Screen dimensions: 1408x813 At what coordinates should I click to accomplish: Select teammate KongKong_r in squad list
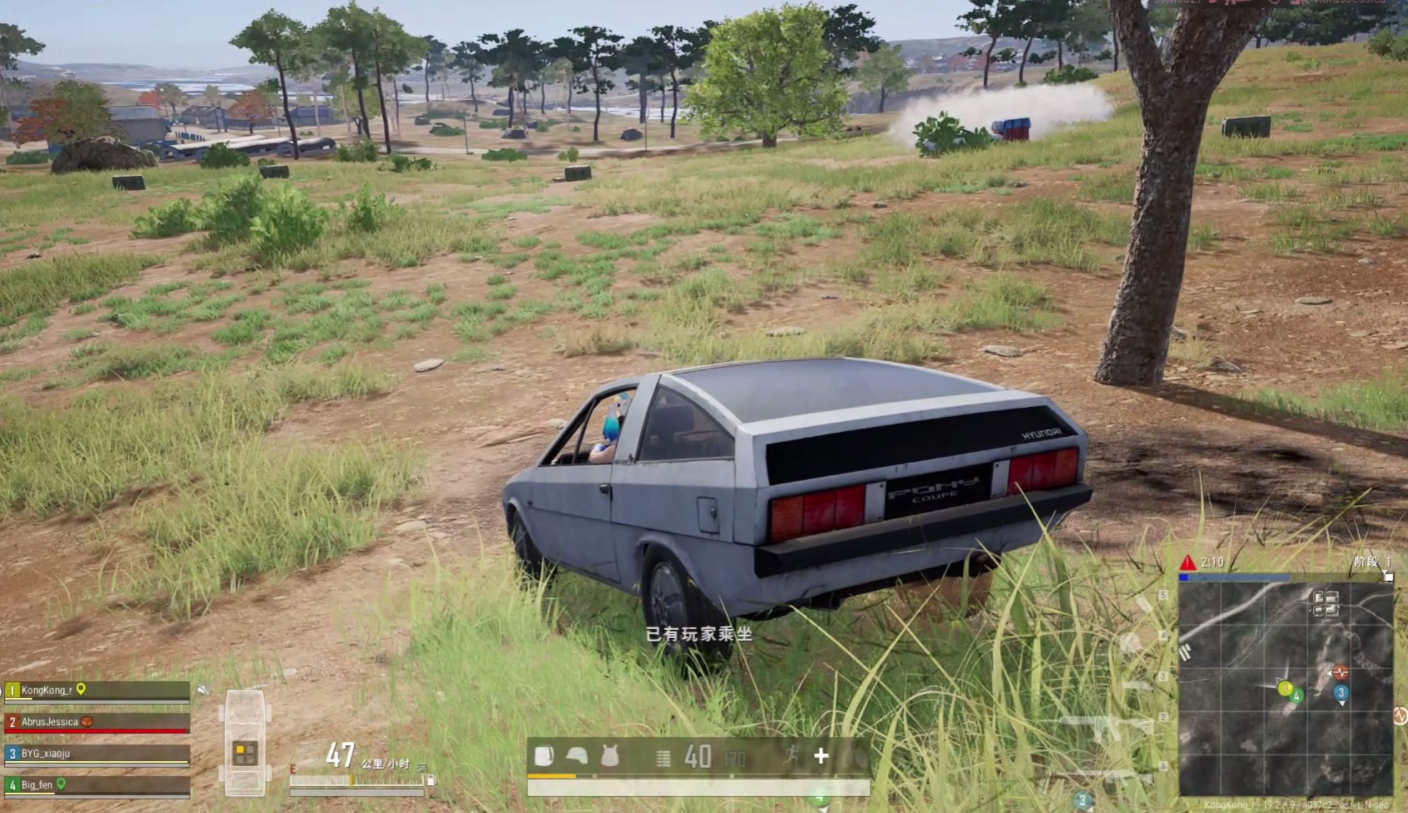97,690
